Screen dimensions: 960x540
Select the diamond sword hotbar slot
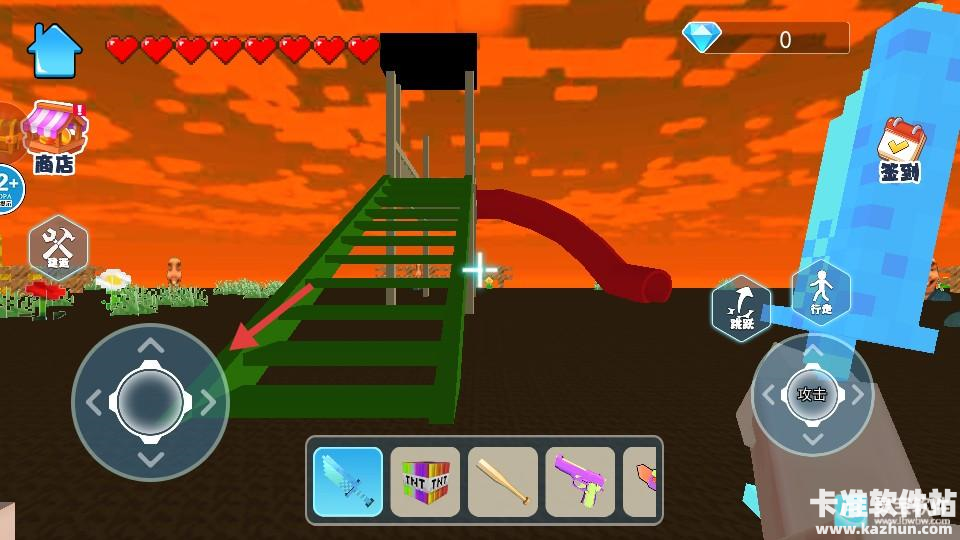pyautogui.click(x=347, y=481)
